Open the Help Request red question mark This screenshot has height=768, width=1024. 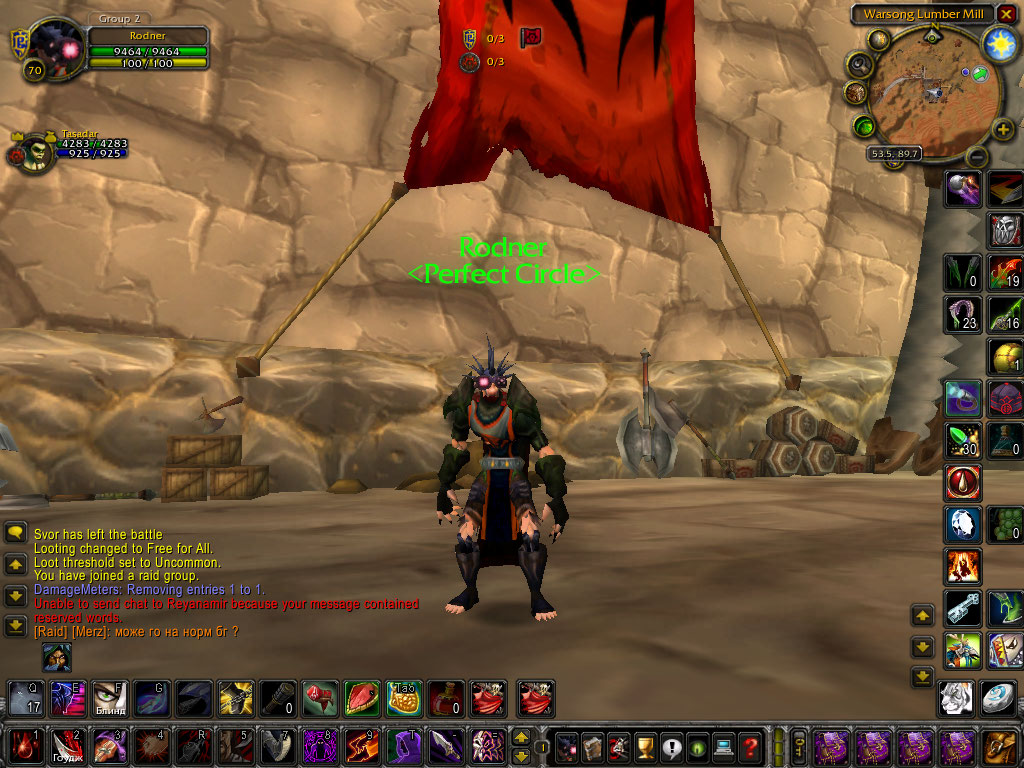(750, 747)
